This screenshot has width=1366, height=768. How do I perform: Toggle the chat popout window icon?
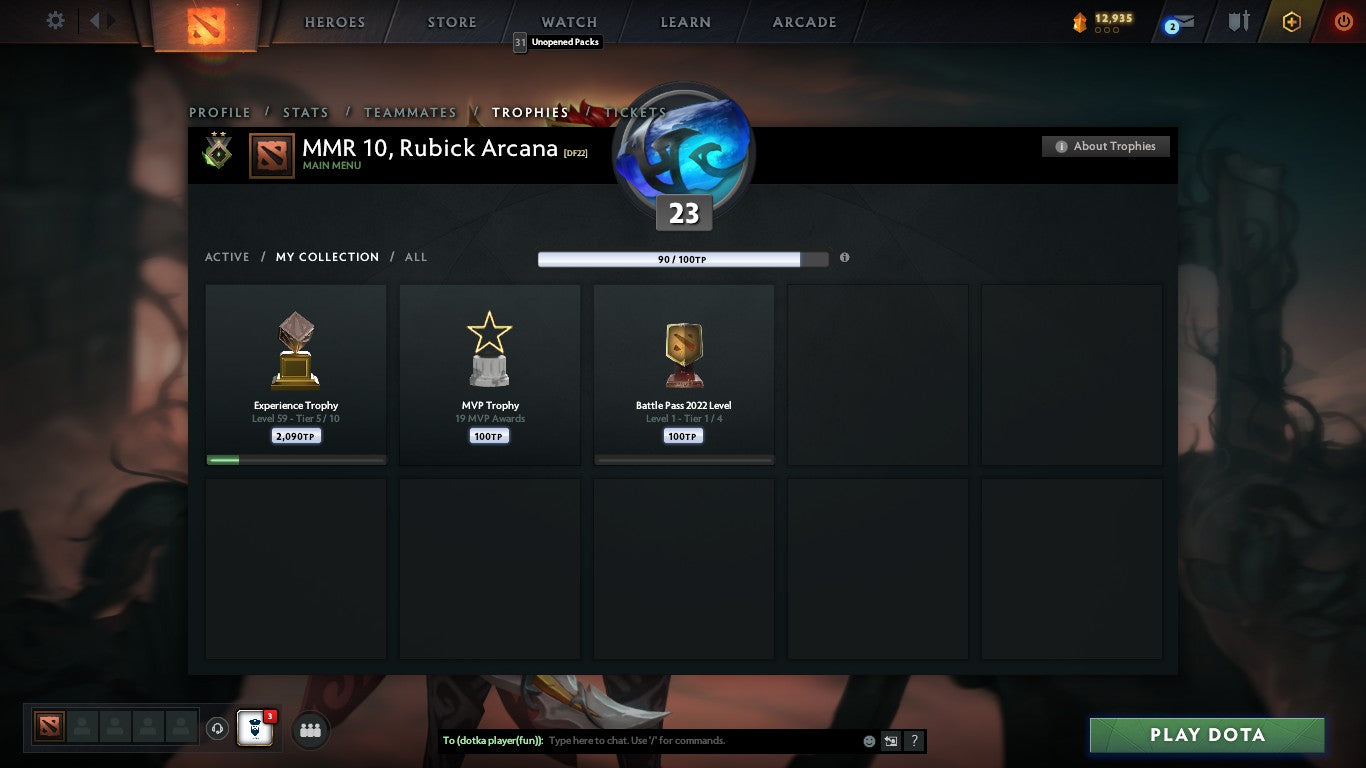pos(890,741)
